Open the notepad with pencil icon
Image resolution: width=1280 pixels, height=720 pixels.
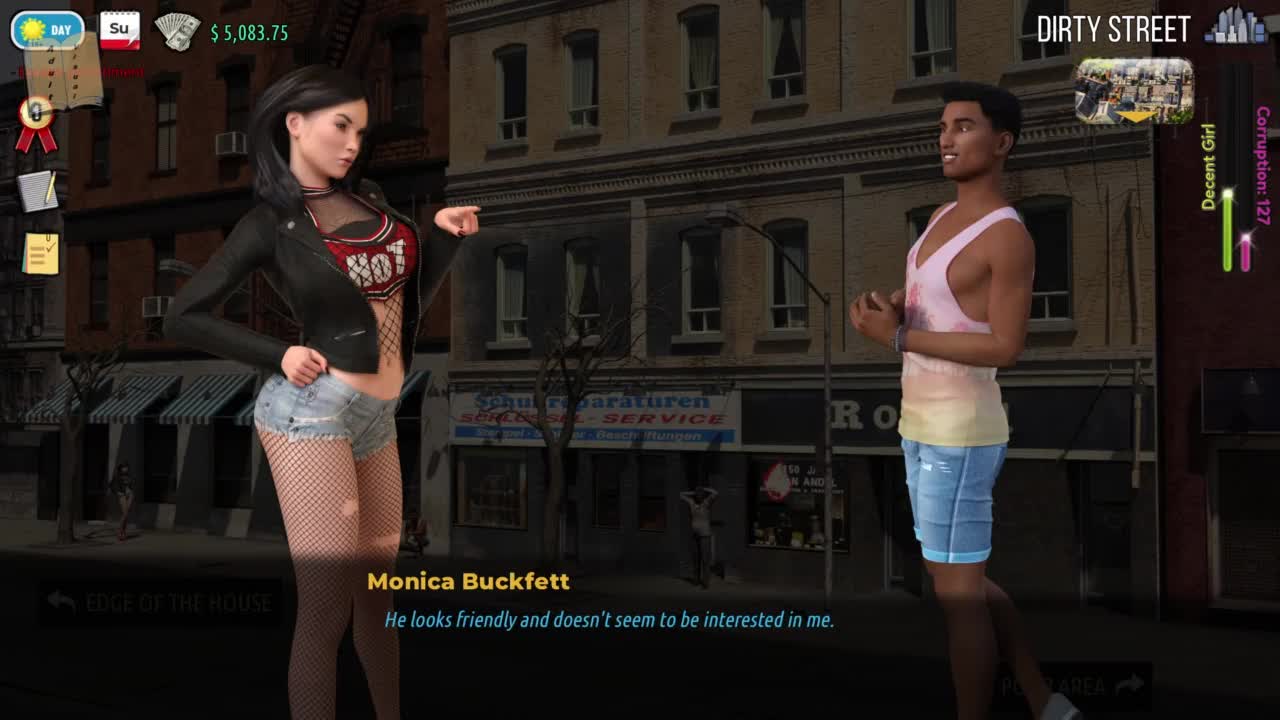[x=38, y=190]
